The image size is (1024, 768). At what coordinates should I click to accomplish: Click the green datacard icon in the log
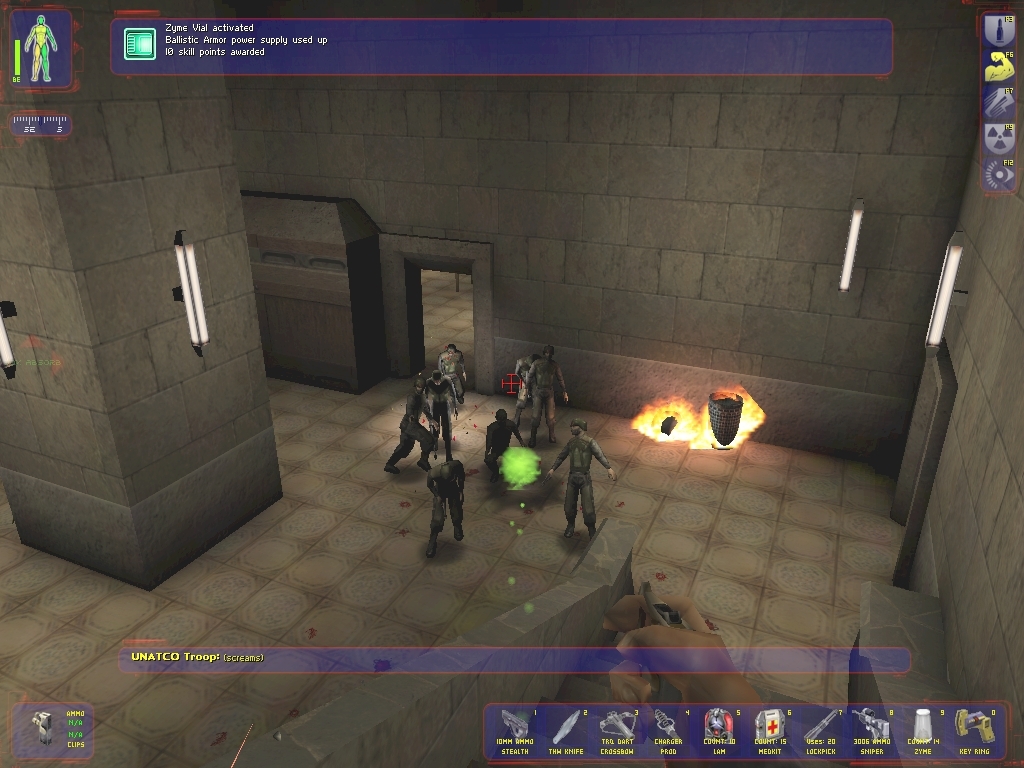pos(140,44)
